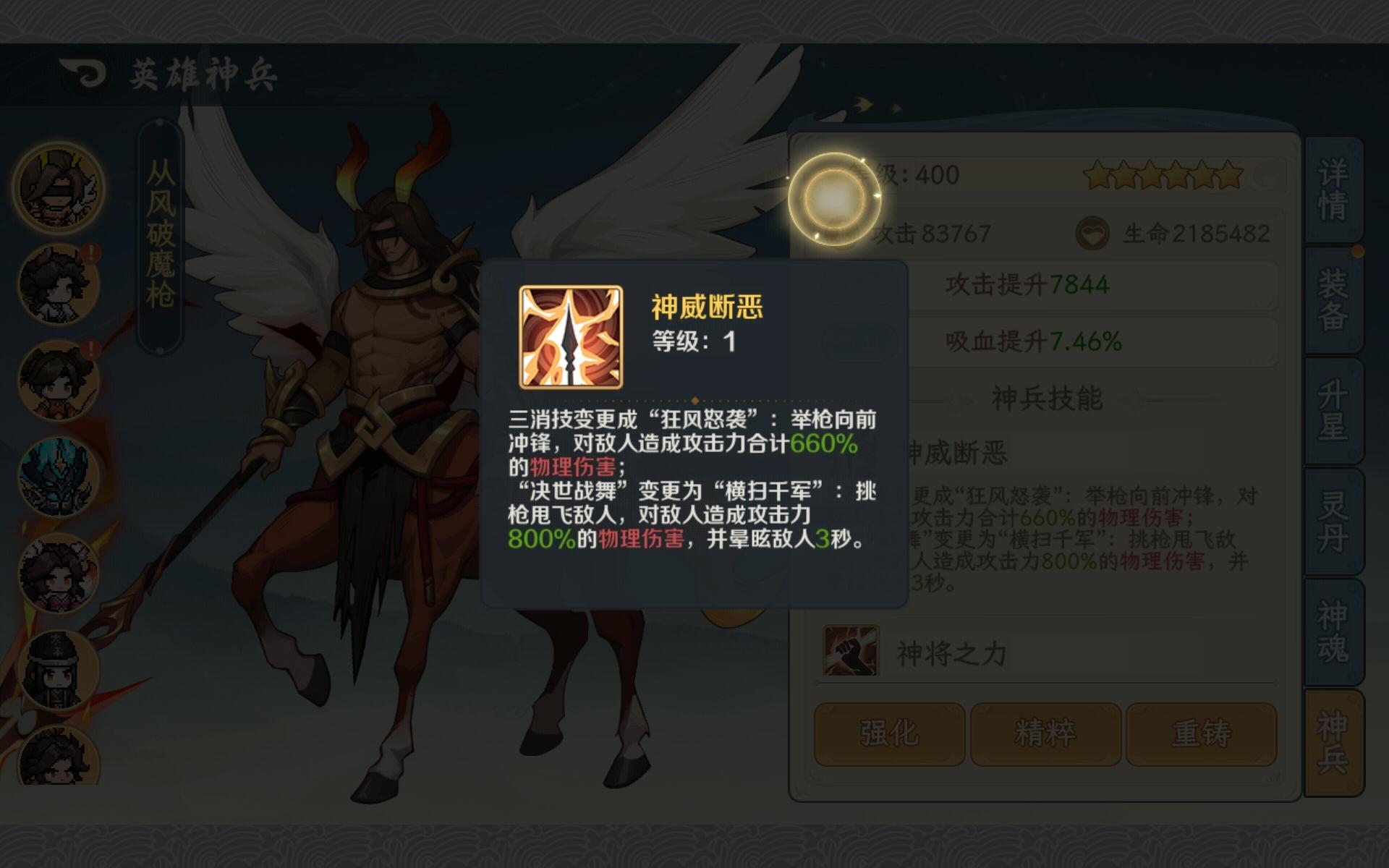Click the 精粹 button
Image resolution: width=1389 pixels, height=868 pixels.
tap(1045, 733)
